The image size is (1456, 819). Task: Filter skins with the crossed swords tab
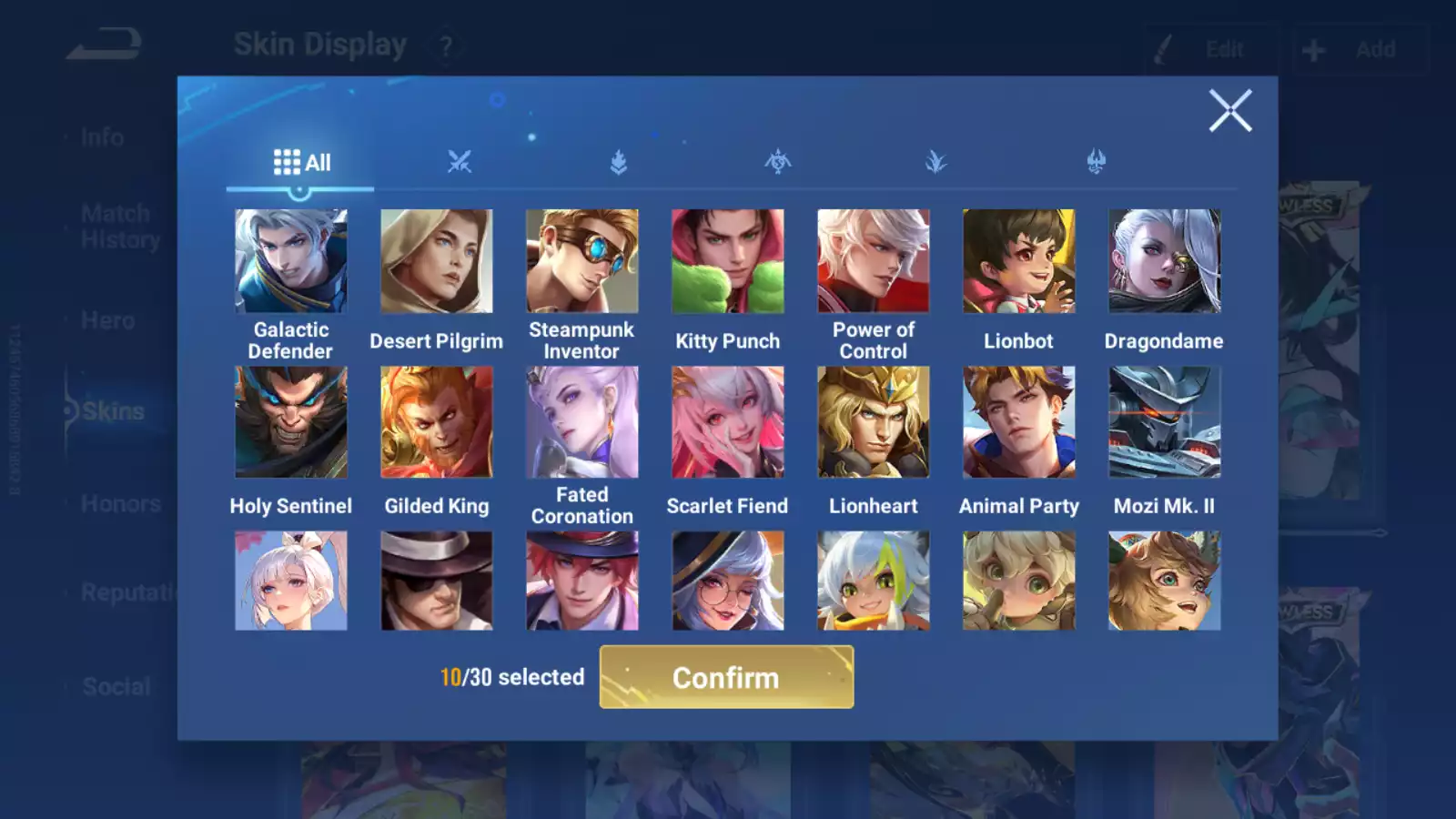click(x=460, y=163)
